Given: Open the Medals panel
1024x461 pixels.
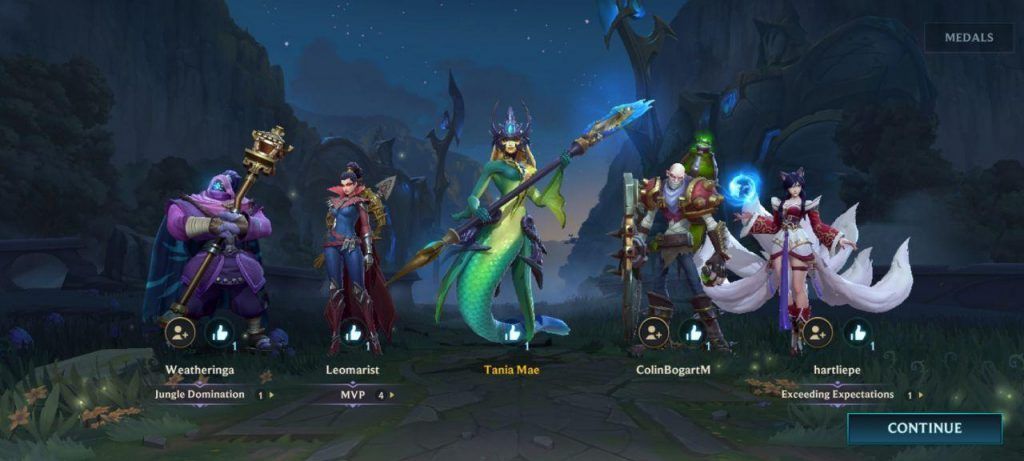Looking at the screenshot, I should point(970,38).
